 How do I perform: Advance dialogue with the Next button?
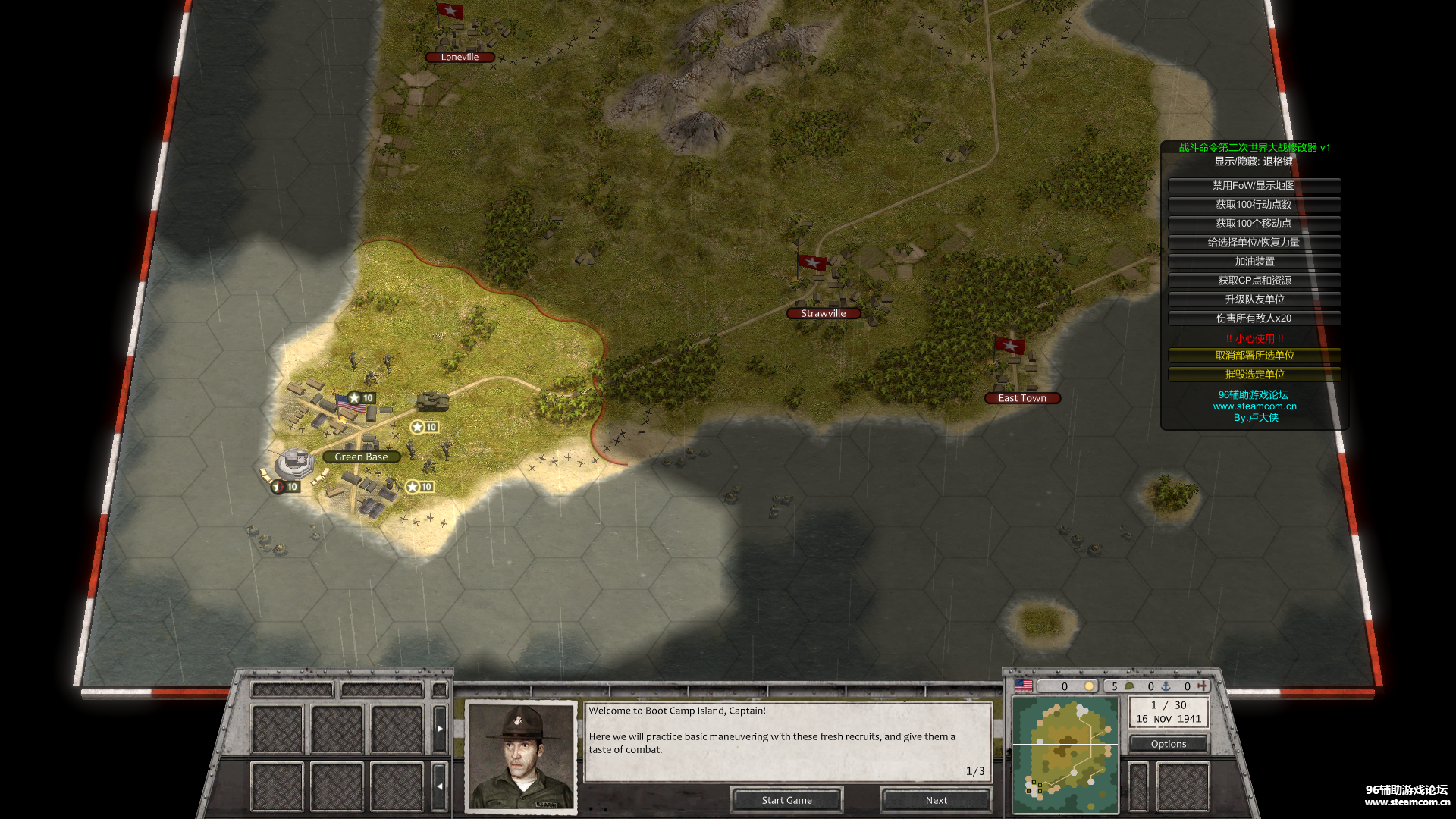coord(936,800)
